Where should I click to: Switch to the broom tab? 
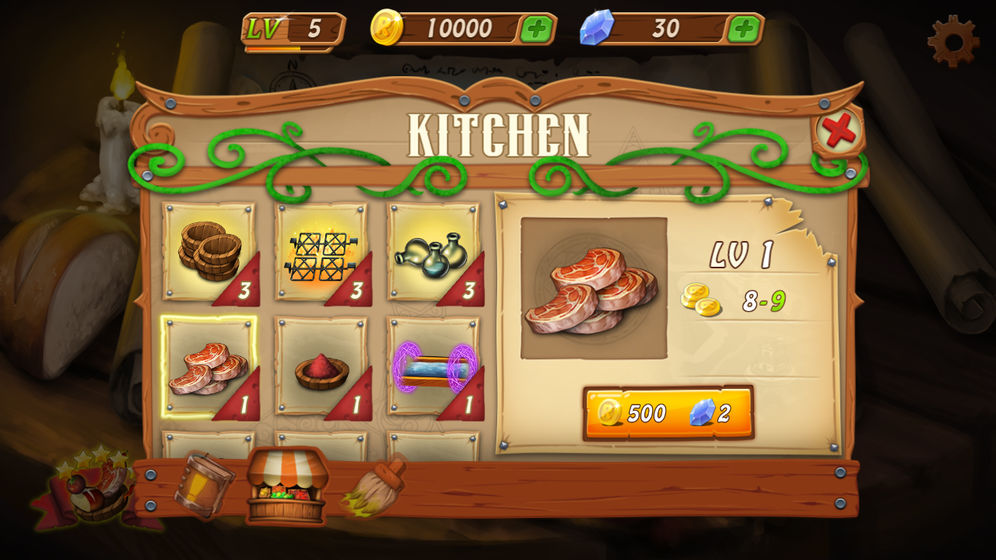(x=376, y=487)
